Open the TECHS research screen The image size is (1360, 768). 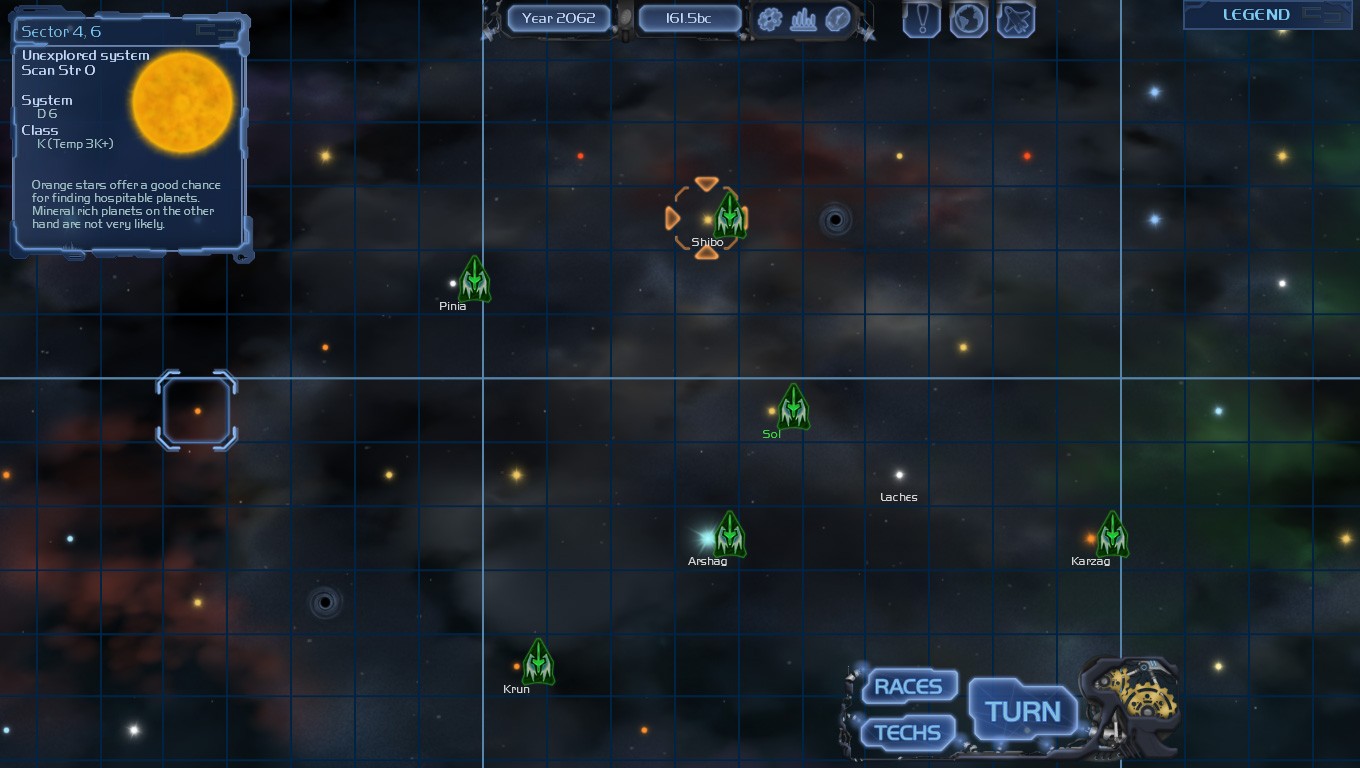tap(907, 733)
